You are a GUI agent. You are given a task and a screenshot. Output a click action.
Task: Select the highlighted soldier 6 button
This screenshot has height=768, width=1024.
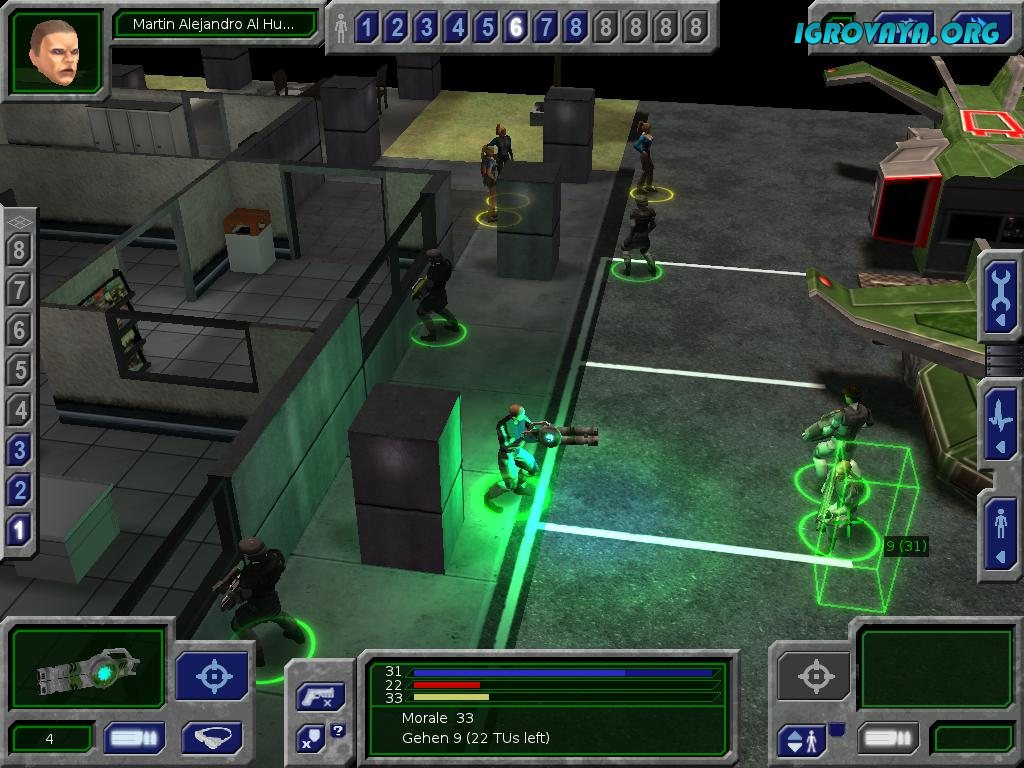pos(516,28)
